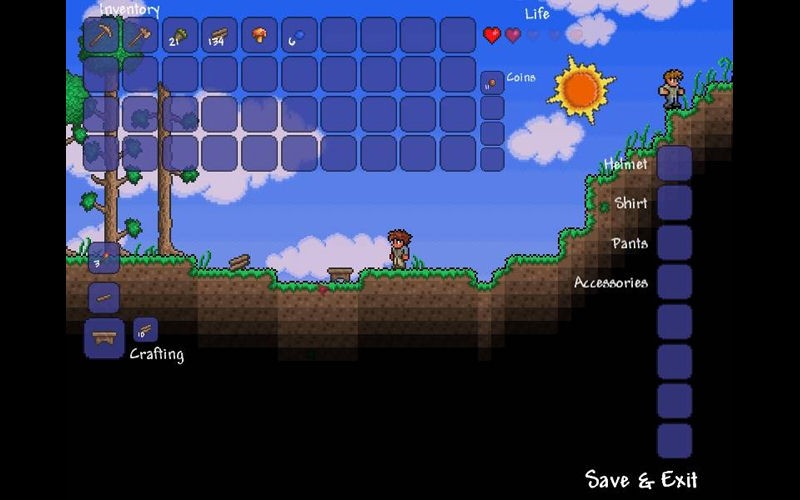Screen dimensions: 800x500
Task: Choose the copper axe slot
Action: 140,36
